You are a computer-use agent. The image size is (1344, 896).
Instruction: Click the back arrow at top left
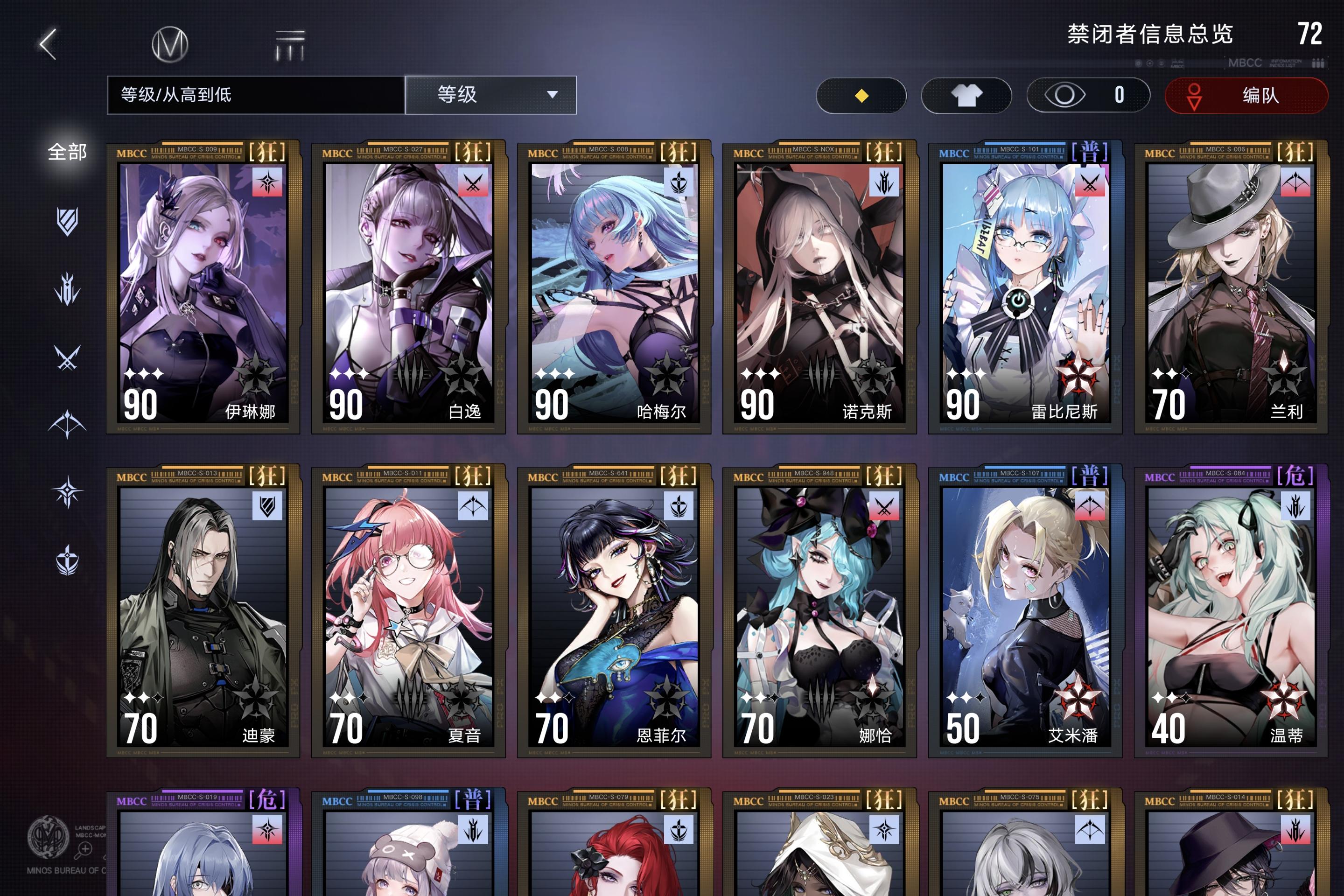coord(48,45)
